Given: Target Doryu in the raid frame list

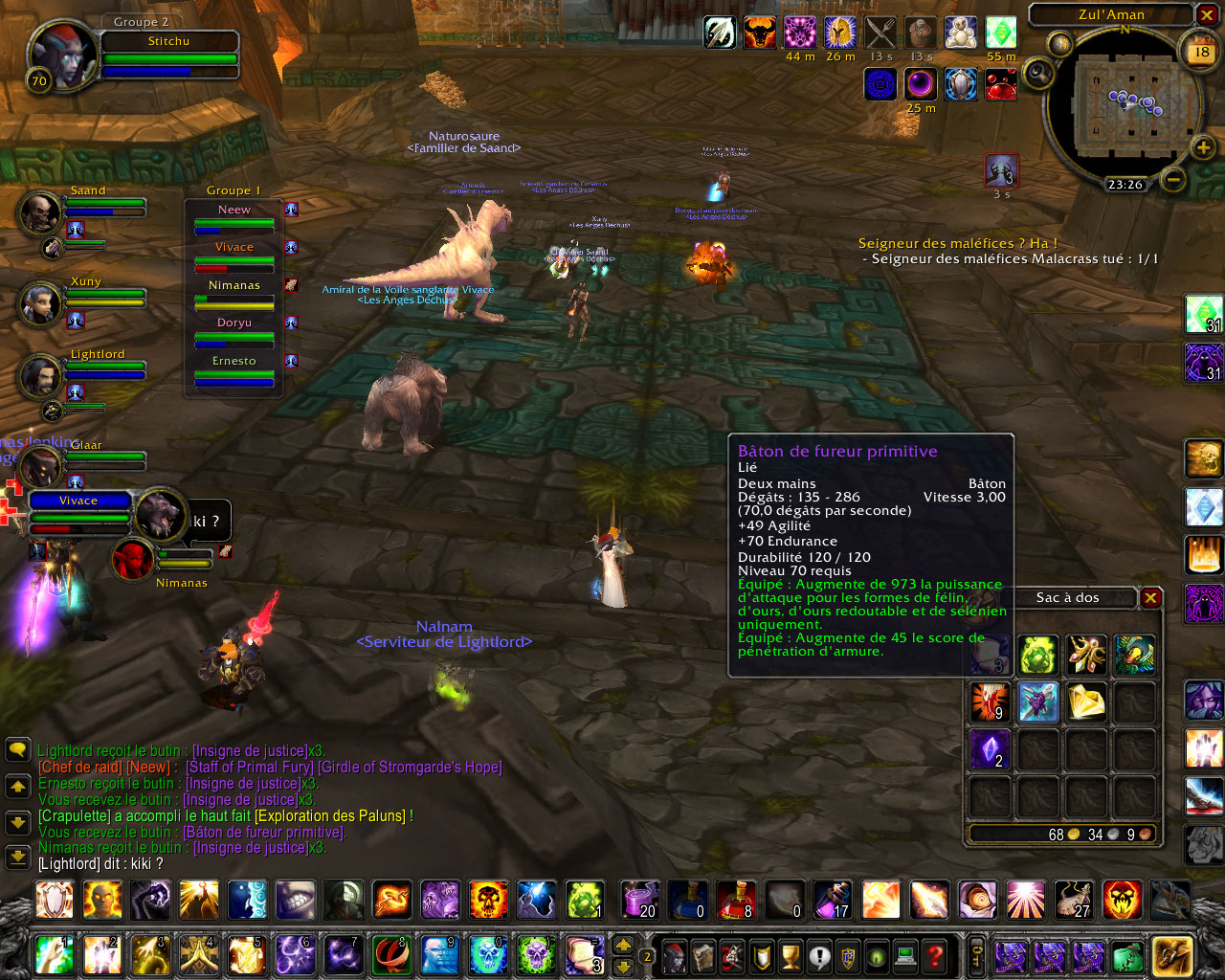Looking at the screenshot, I should coord(234,331).
